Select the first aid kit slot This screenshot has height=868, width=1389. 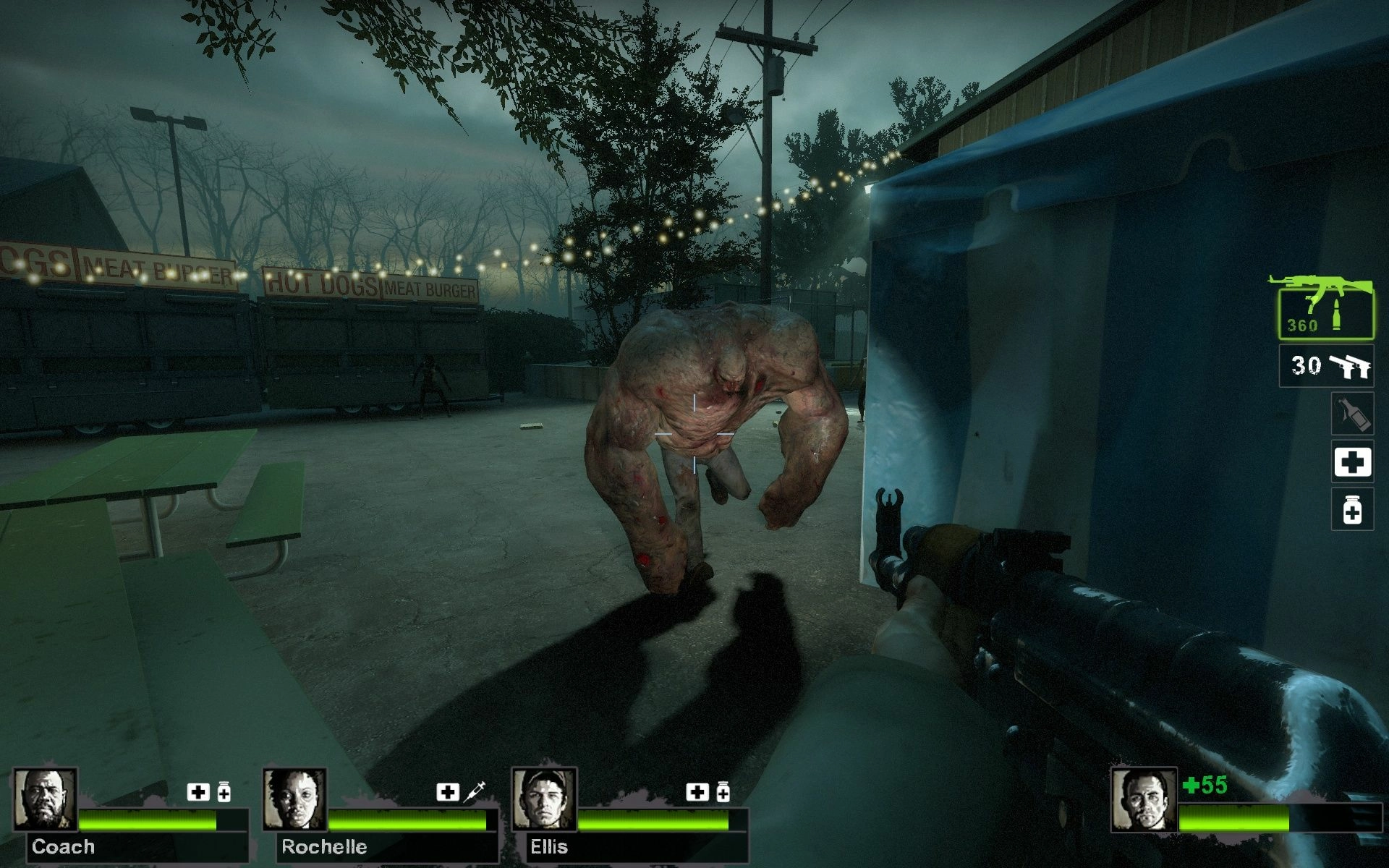click(x=1352, y=461)
